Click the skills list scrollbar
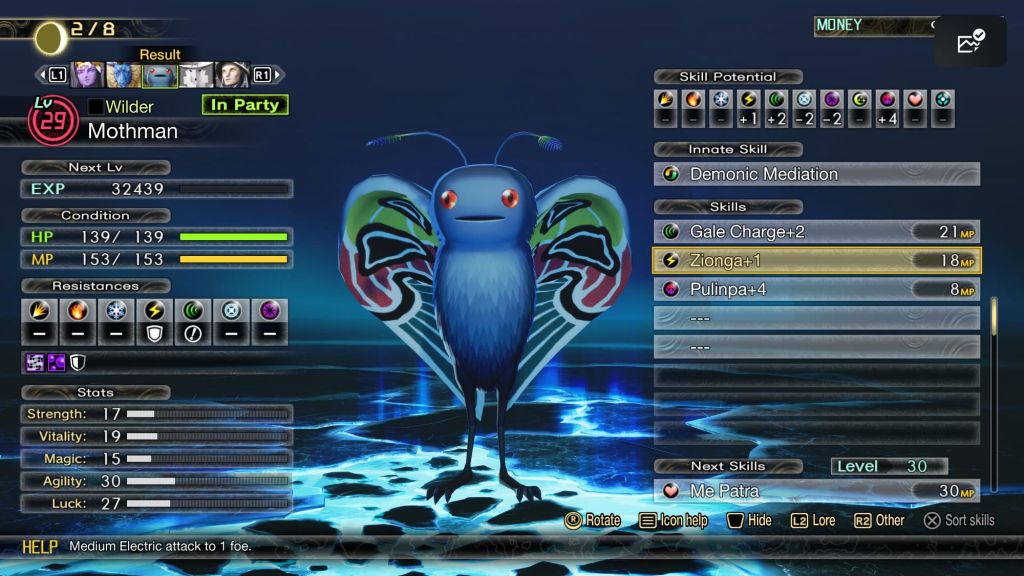 pos(993,330)
